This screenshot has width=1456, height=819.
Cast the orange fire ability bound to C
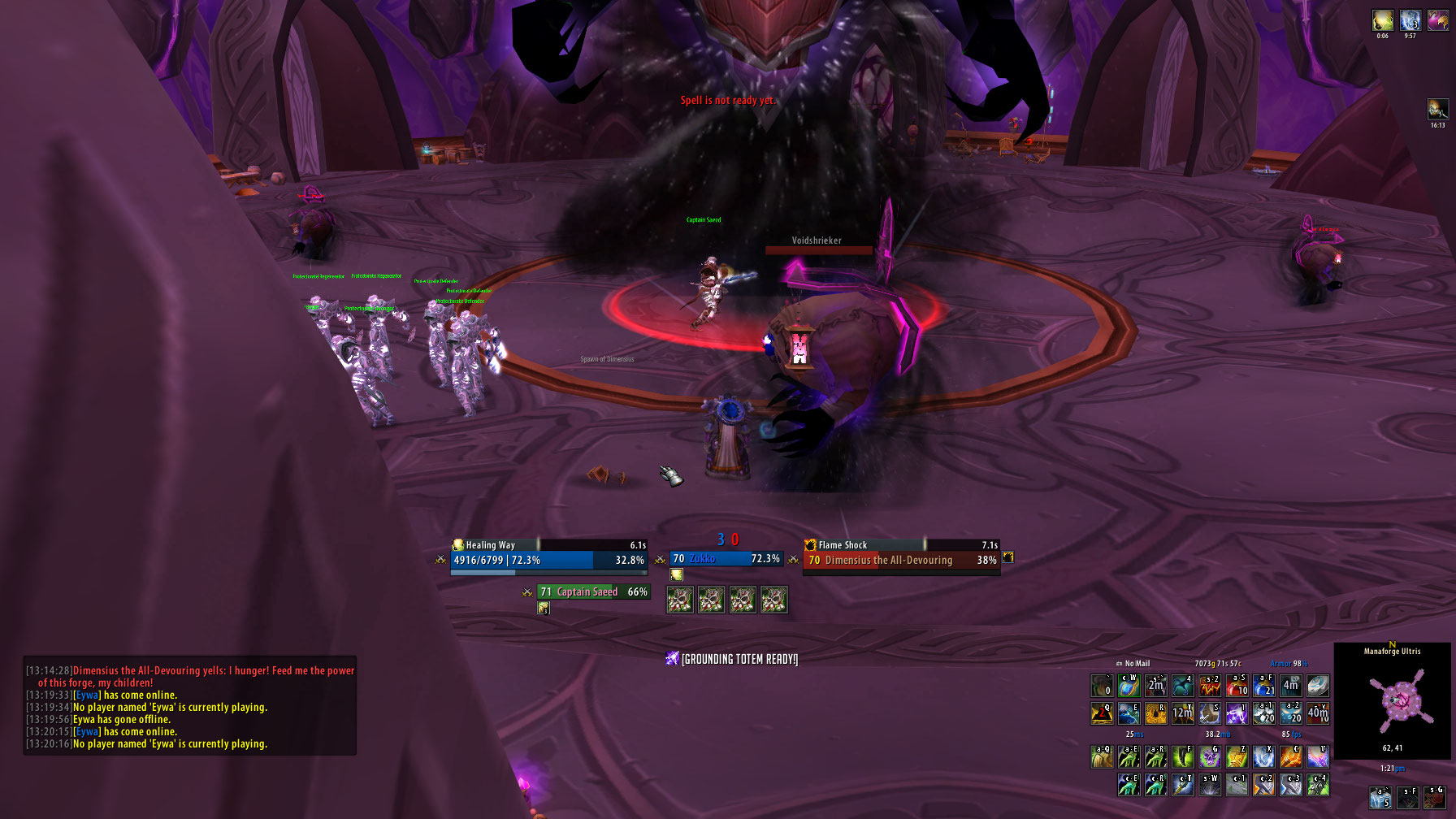point(1290,757)
